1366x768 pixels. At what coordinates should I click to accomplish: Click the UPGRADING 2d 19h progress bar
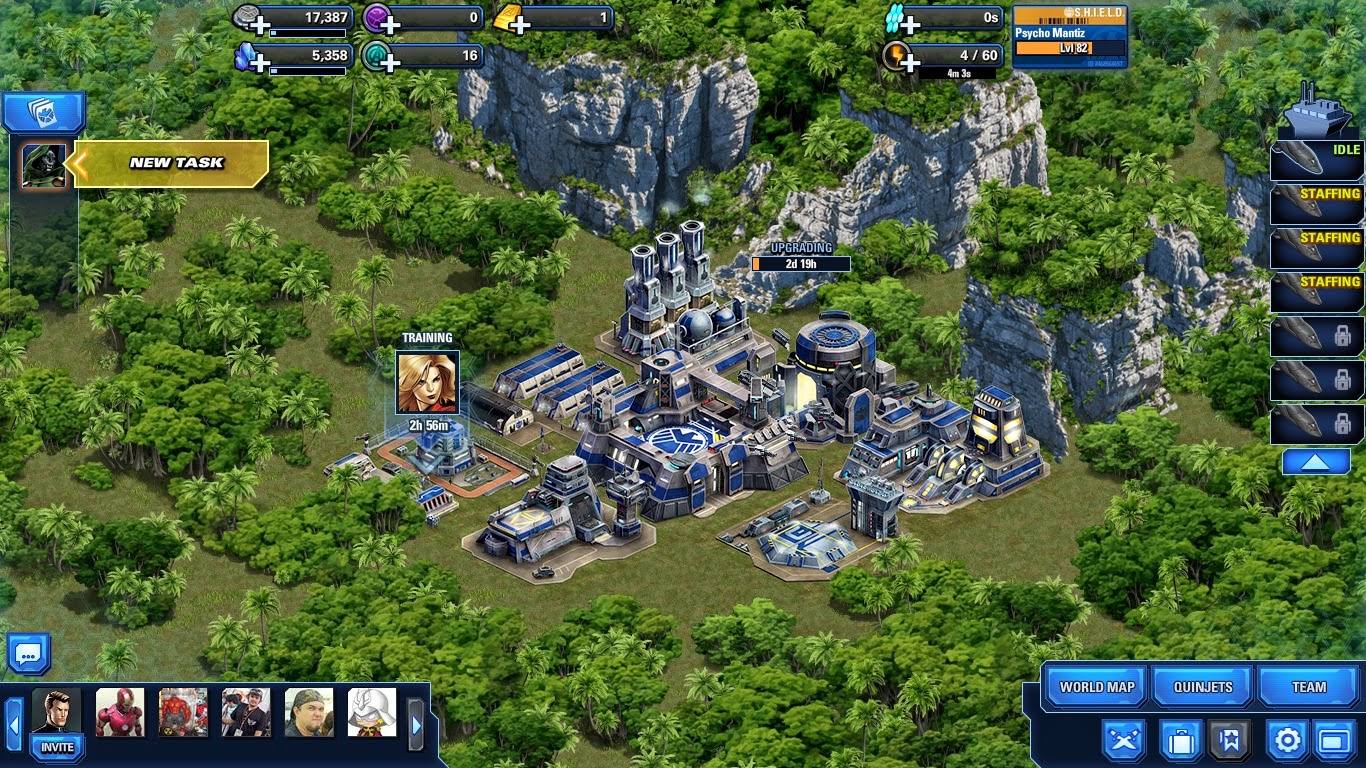click(x=800, y=264)
